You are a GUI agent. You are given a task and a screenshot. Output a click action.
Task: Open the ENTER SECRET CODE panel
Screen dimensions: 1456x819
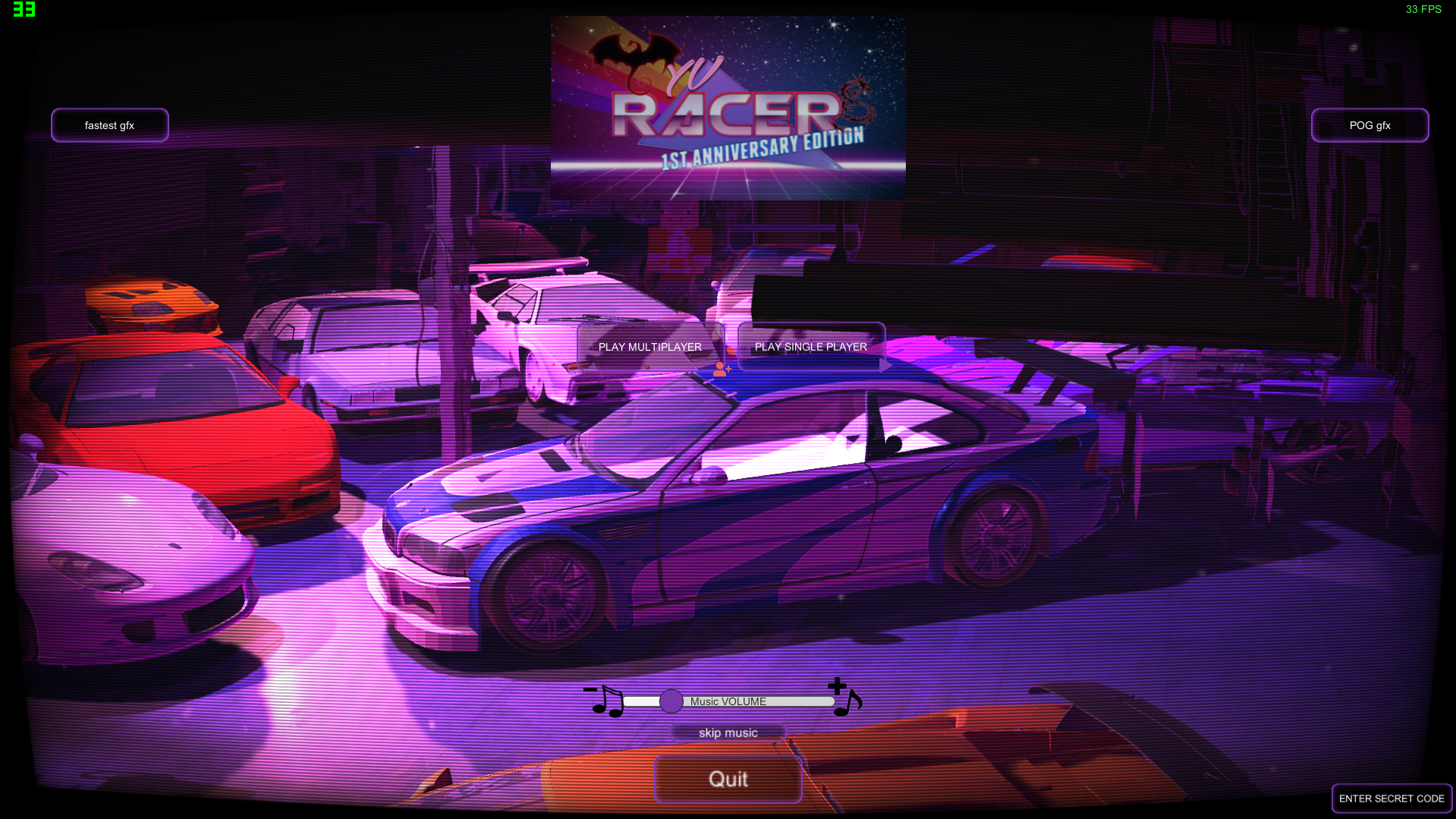[x=1391, y=798]
